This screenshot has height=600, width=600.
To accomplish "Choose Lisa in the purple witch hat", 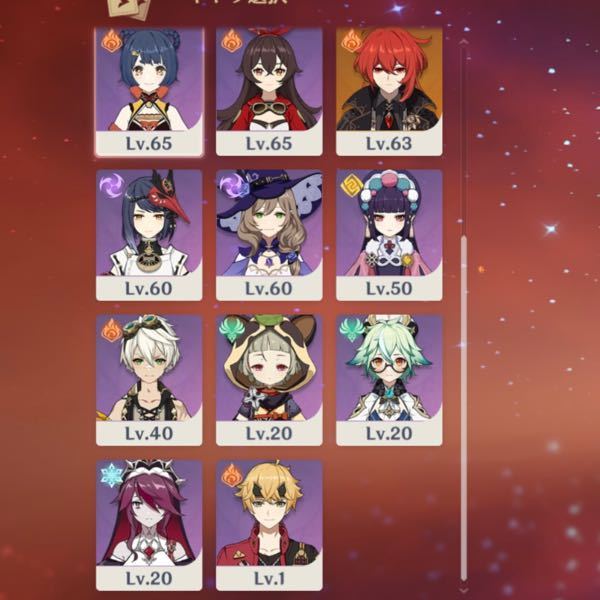I will (x=269, y=234).
